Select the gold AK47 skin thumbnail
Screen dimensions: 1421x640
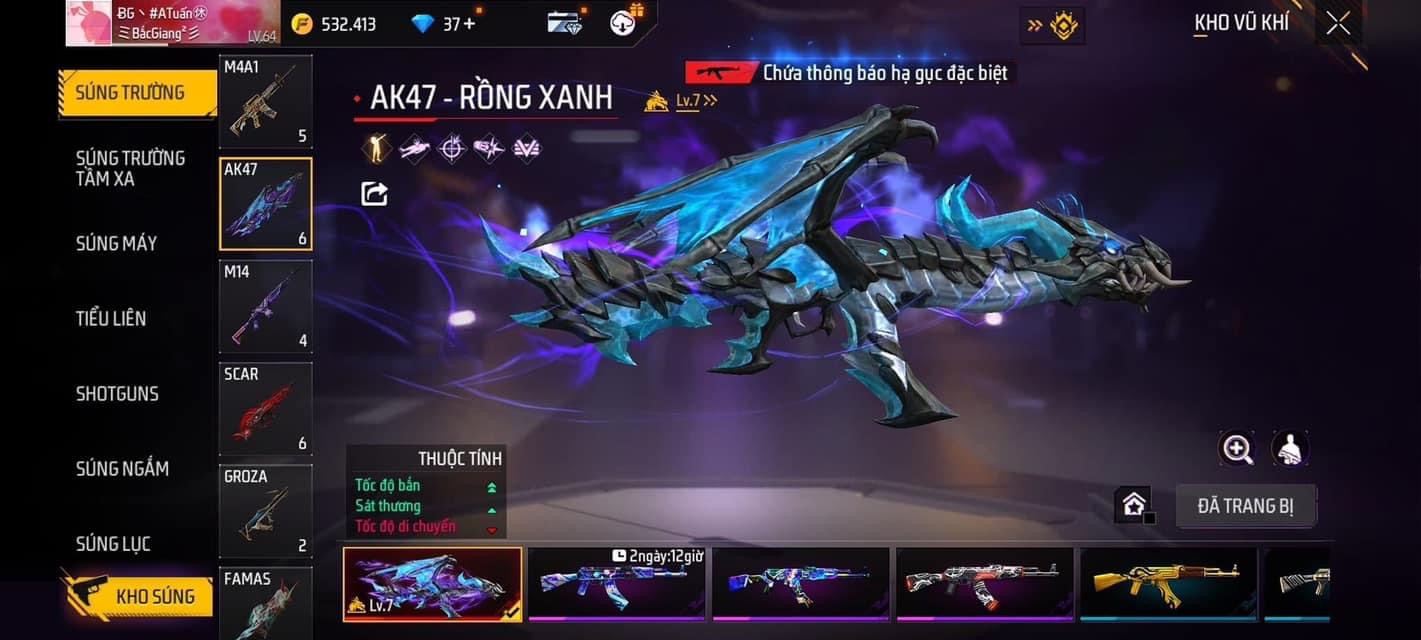[x=1168, y=582]
